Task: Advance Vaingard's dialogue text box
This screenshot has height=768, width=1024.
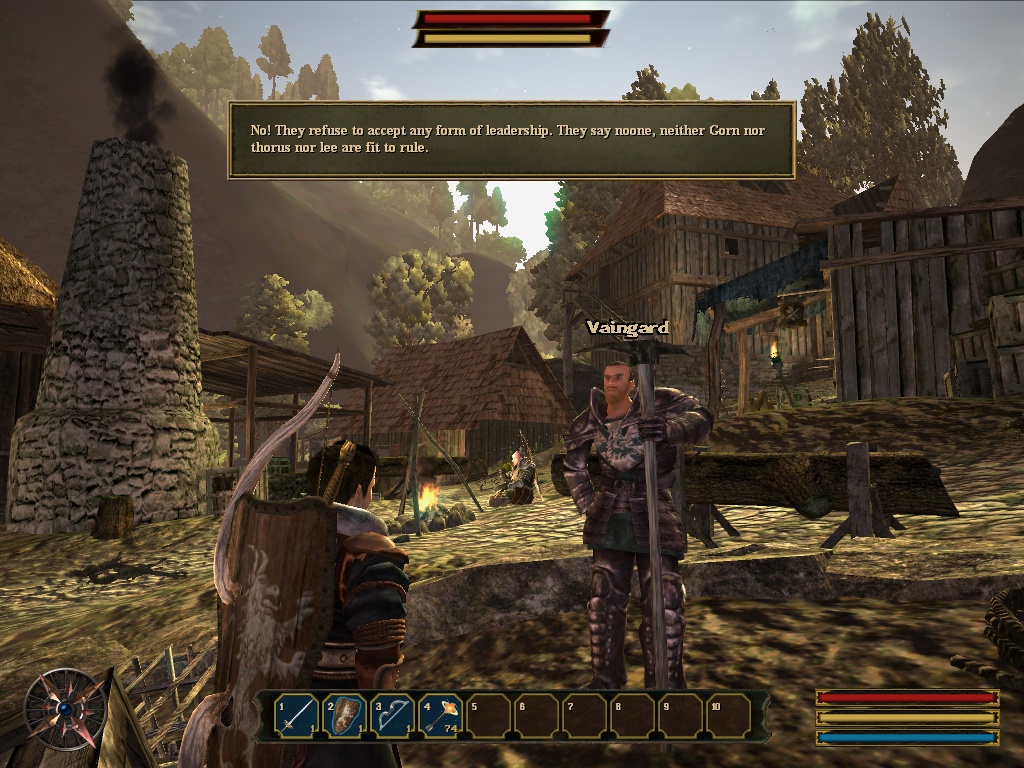Action: [x=511, y=140]
